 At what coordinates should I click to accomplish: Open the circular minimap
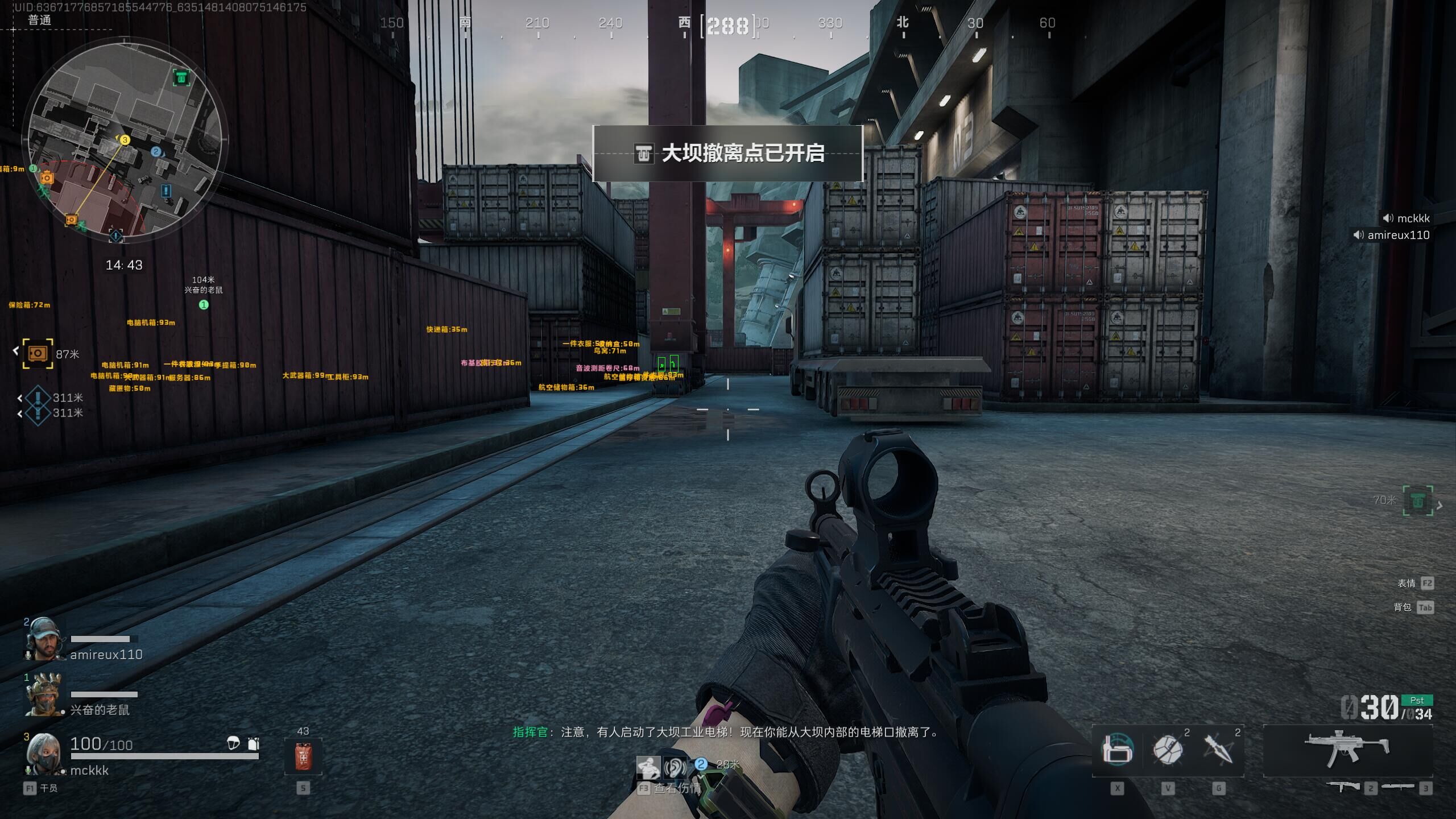pos(124,140)
